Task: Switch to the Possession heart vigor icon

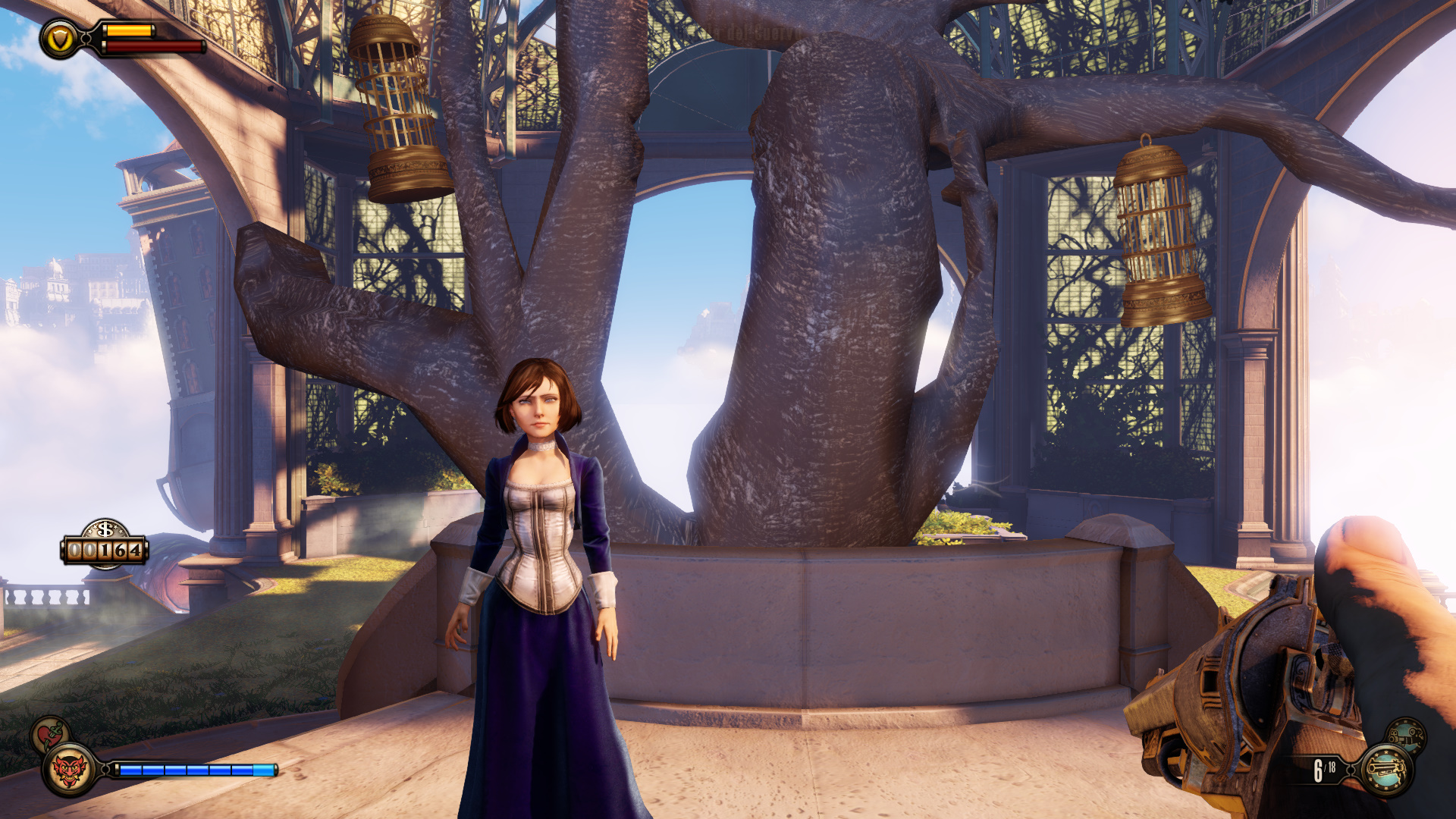Action: pyautogui.click(x=49, y=734)
